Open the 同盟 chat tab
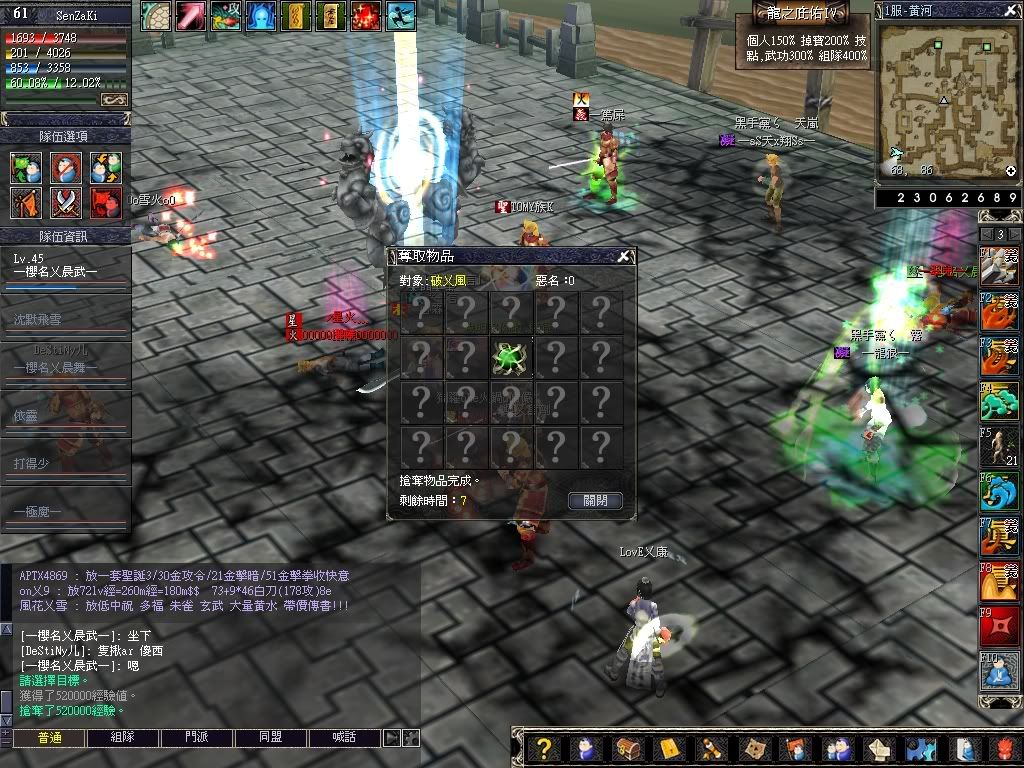1024x768 pixels. 271,738
